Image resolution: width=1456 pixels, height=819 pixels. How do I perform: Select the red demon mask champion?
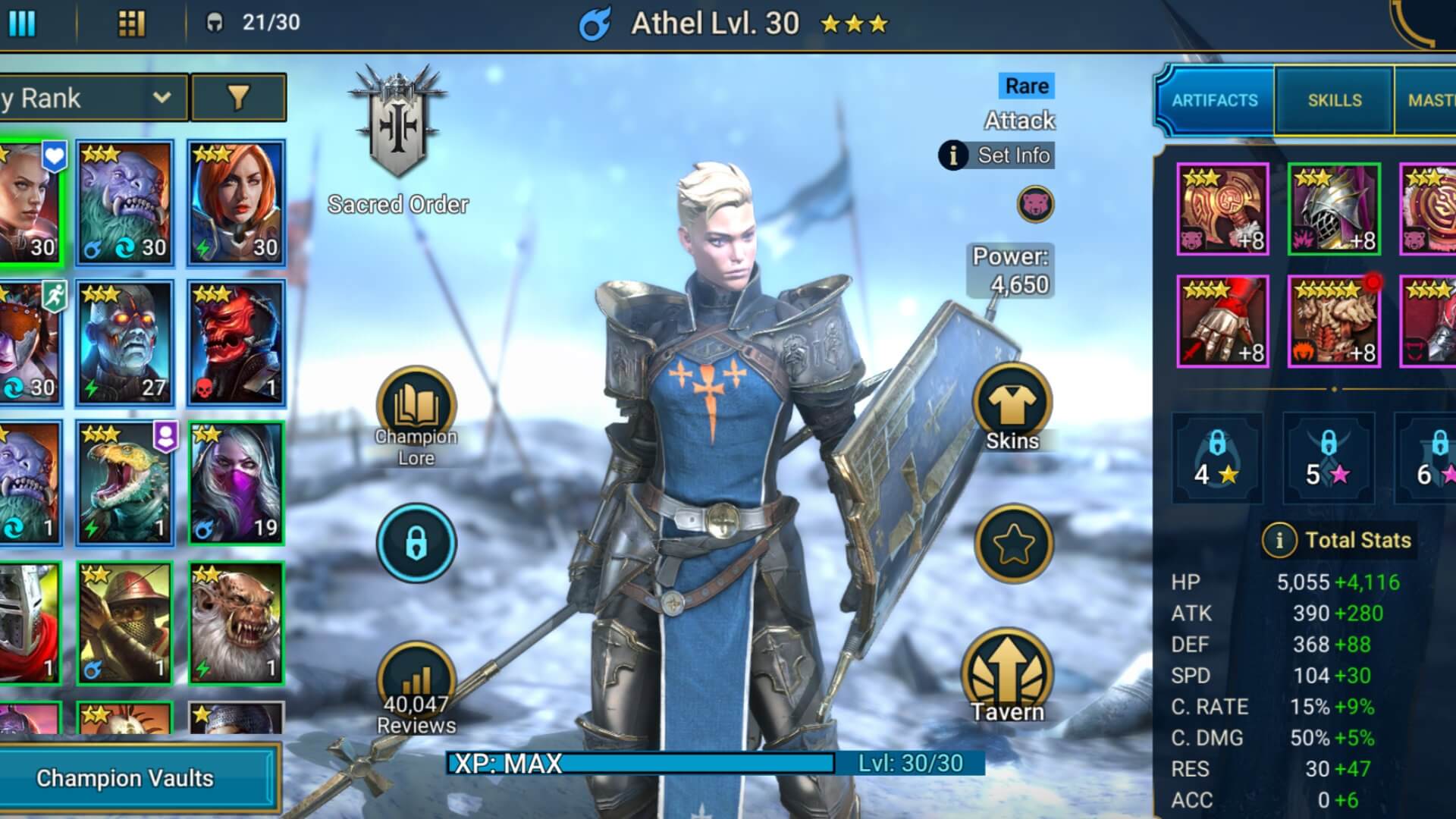[237, 342]
